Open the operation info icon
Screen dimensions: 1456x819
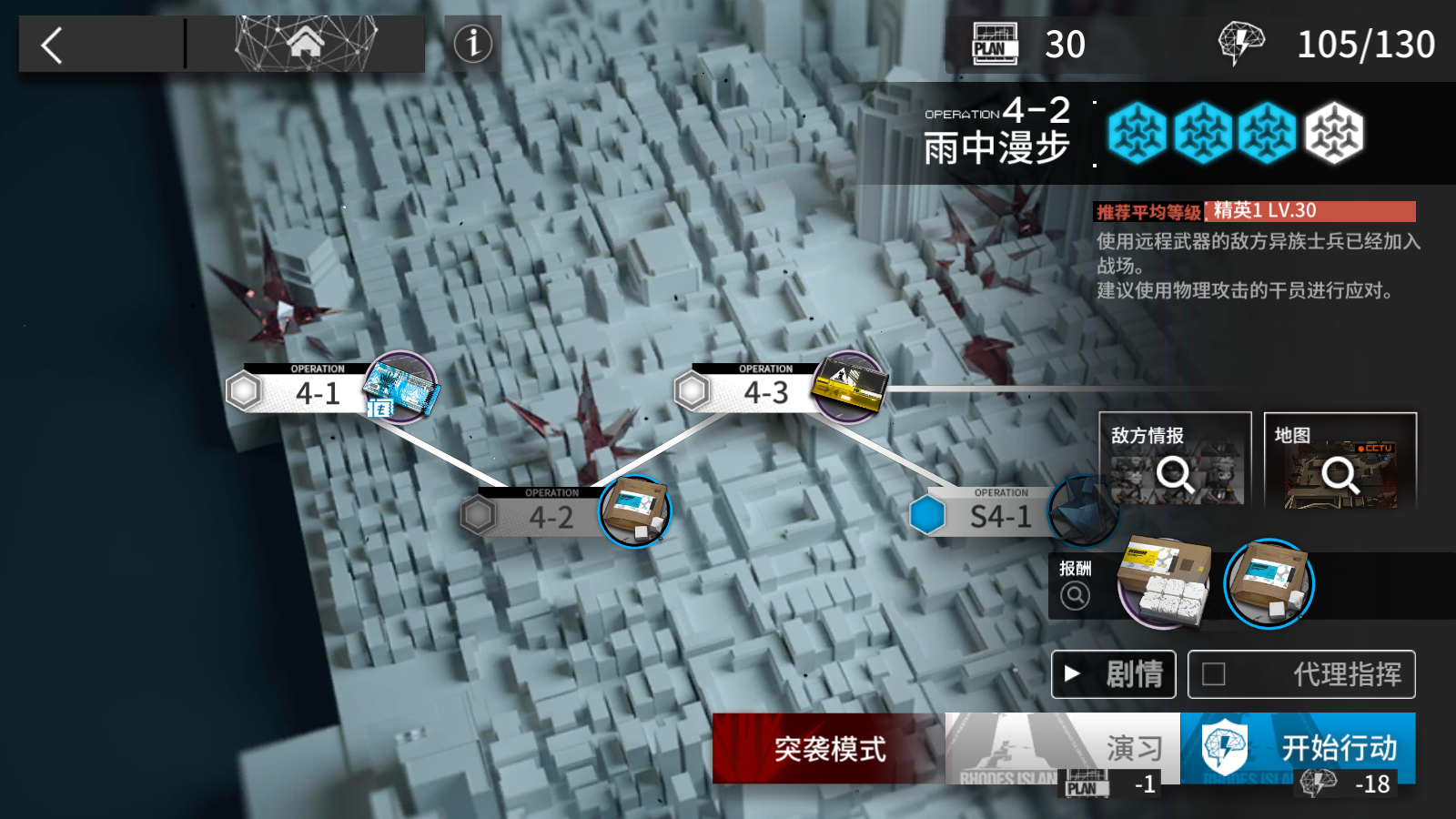[x=473, y=44]
